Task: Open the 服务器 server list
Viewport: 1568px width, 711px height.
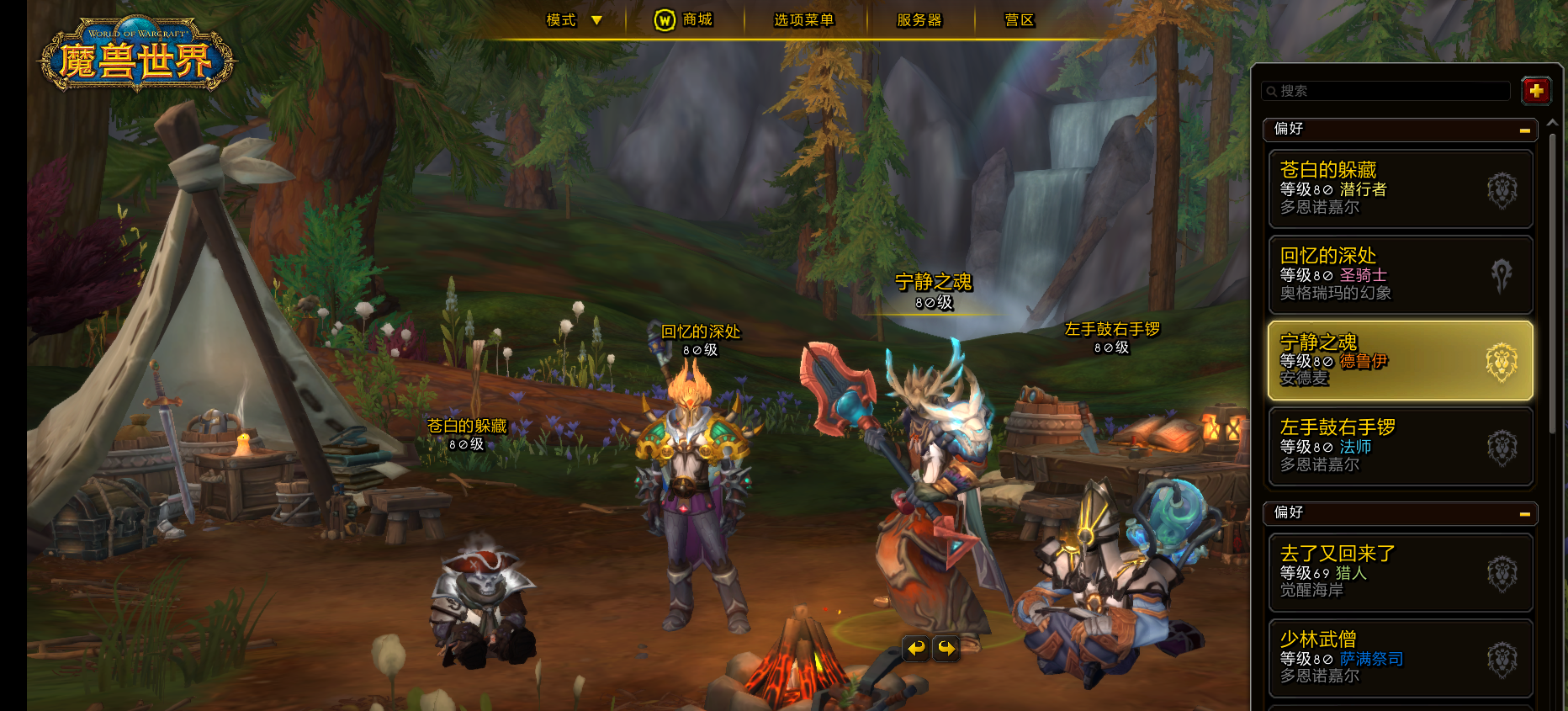Action: point(919,20)
